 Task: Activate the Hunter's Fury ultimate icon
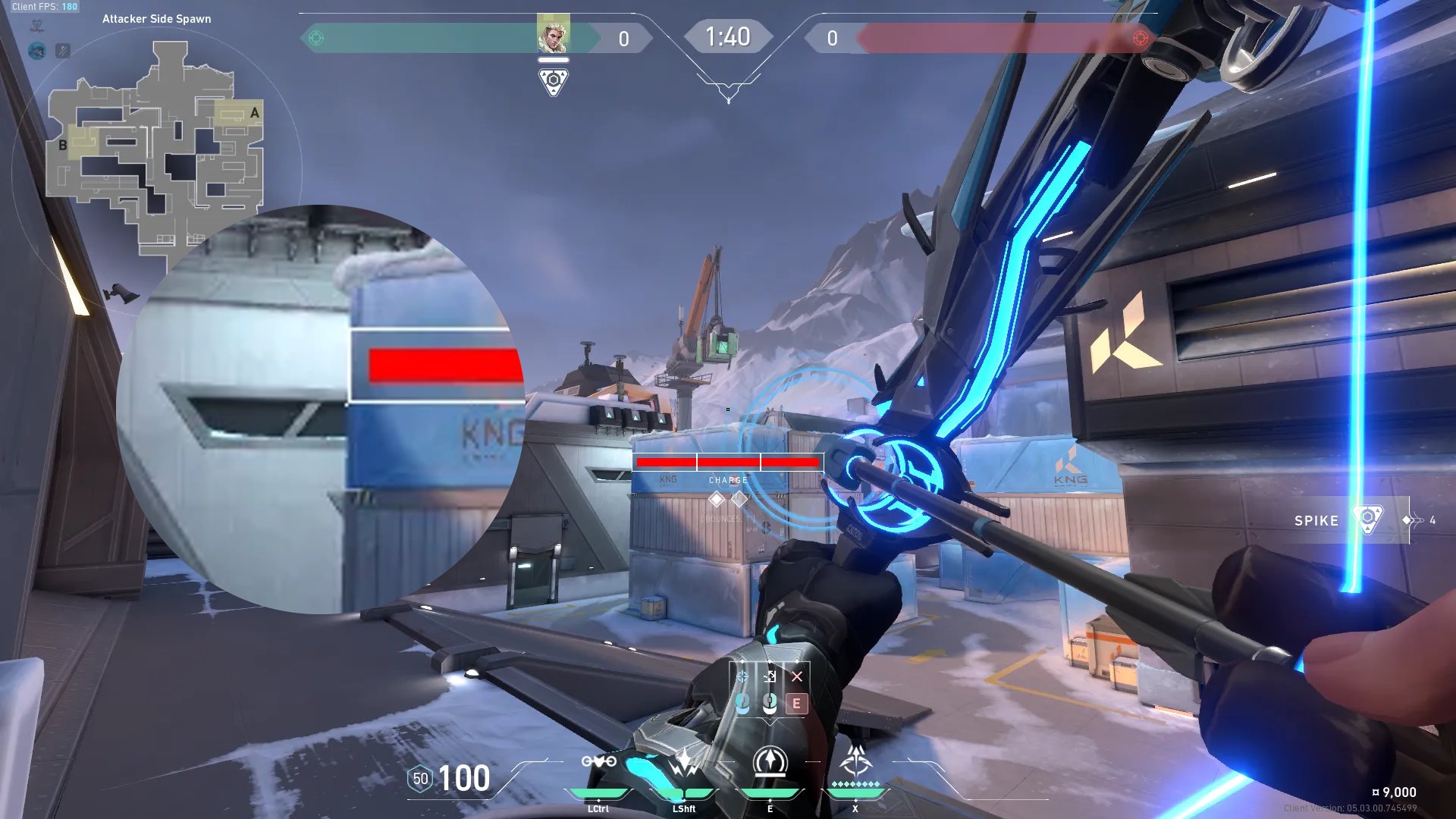point(855,760)
